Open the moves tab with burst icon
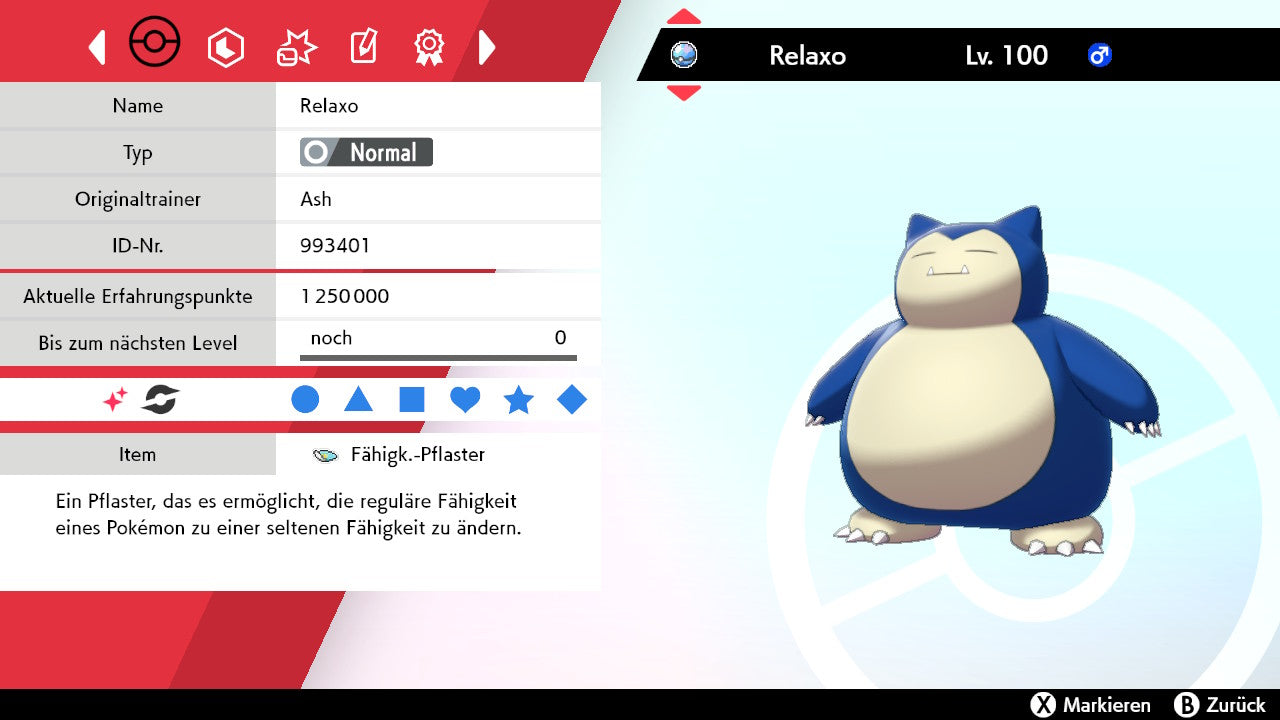The image size is (1280, 720). pos(296,47)
